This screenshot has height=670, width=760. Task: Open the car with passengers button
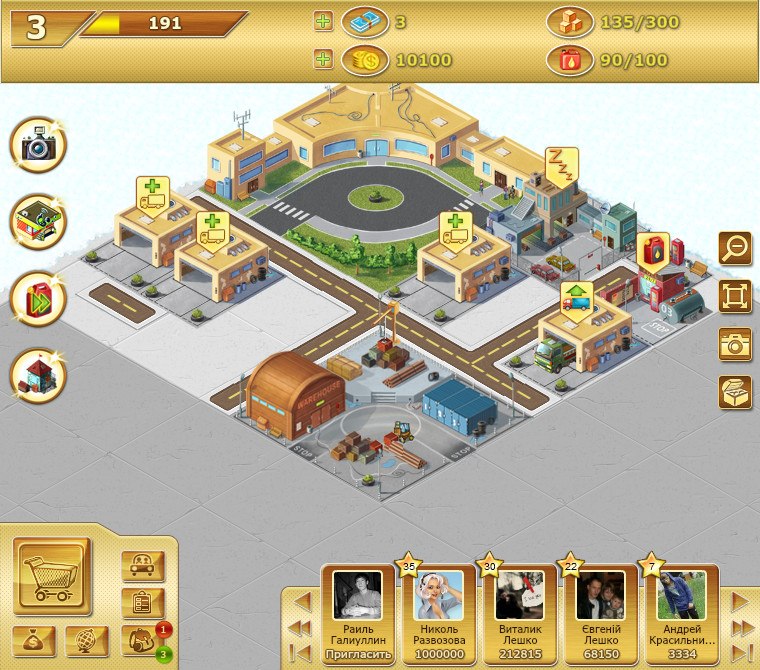[x=142, y=566]
